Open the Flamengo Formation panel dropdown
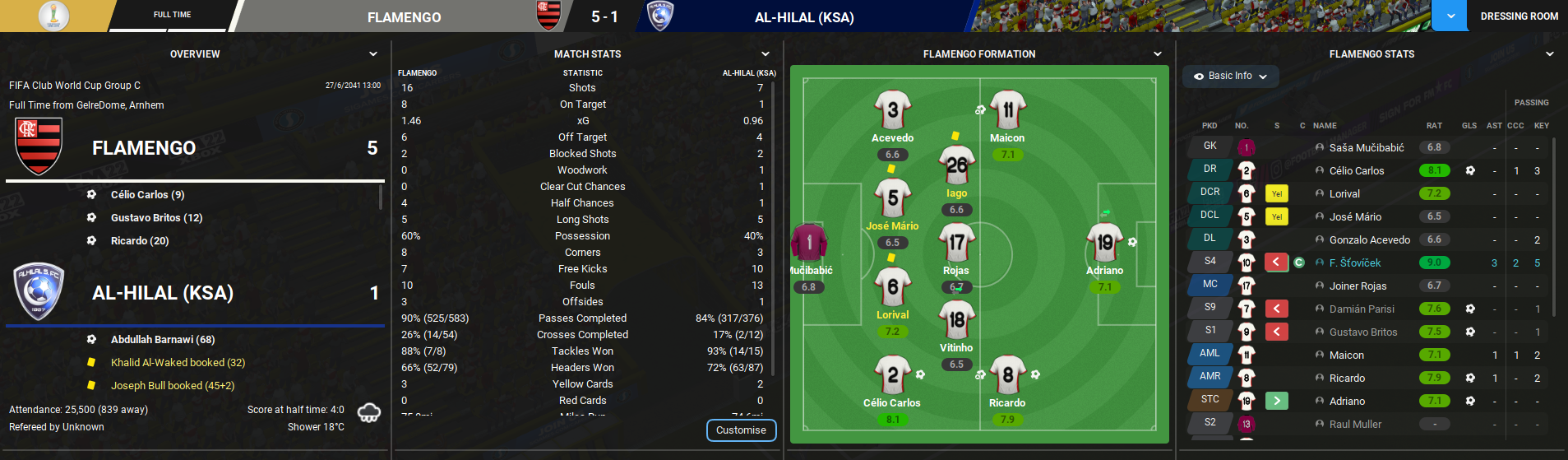Viewport: 1568px width, 460px height. (x=1158, y=54)
